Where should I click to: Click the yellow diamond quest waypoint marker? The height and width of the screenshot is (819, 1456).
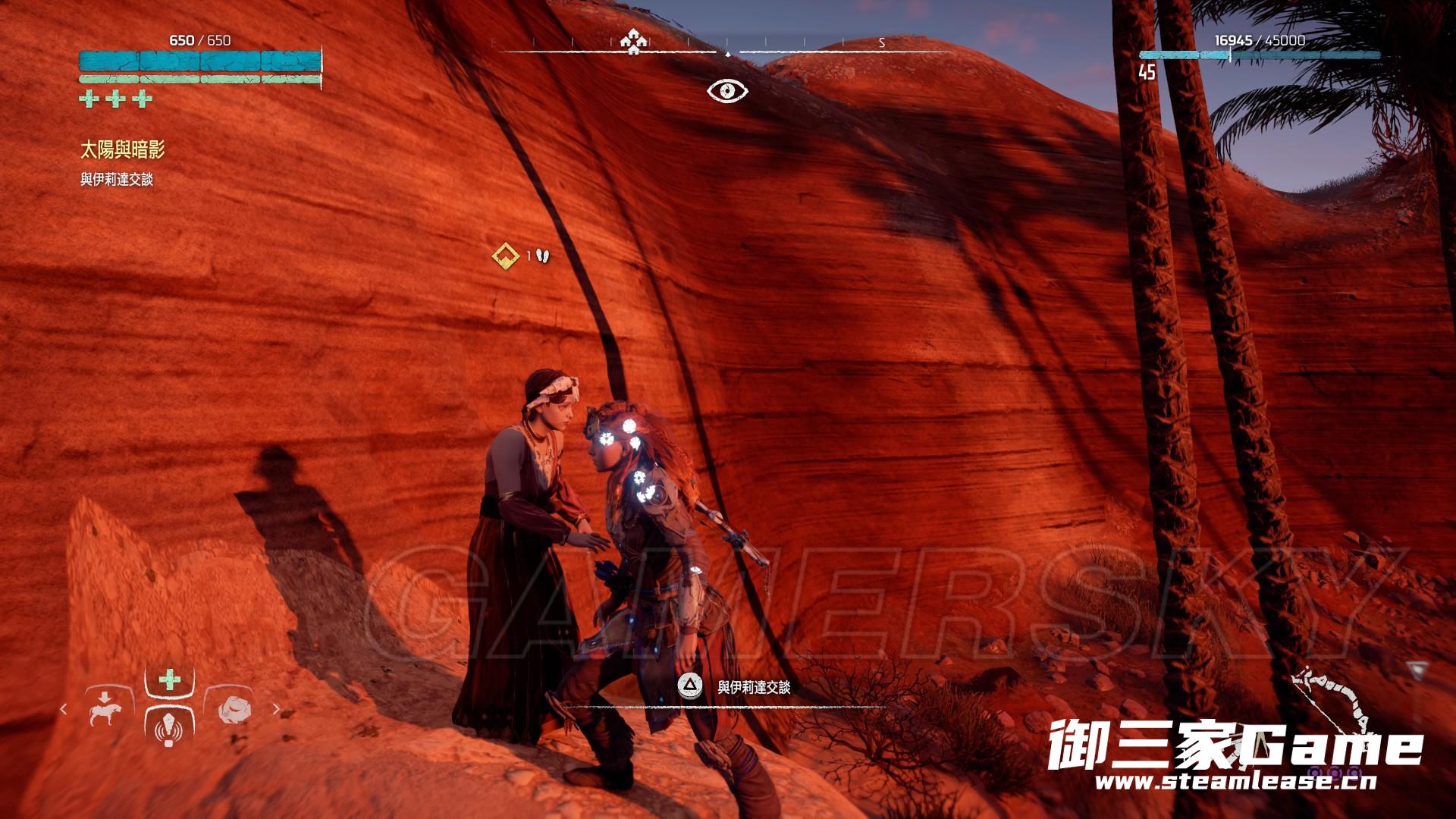pyautogui.click(x=505, y=256)
